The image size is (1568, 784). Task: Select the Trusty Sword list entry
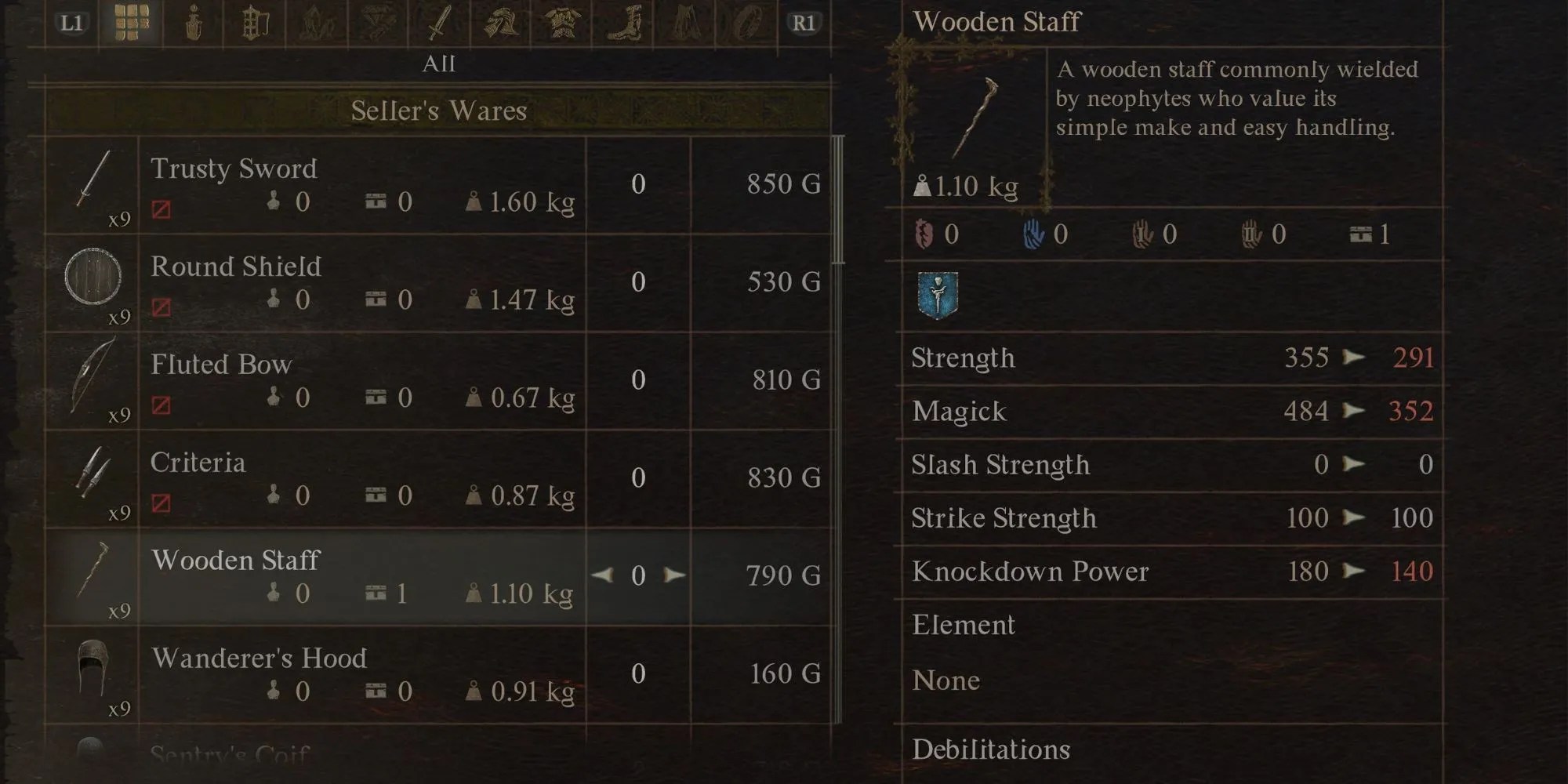[361, 184]
